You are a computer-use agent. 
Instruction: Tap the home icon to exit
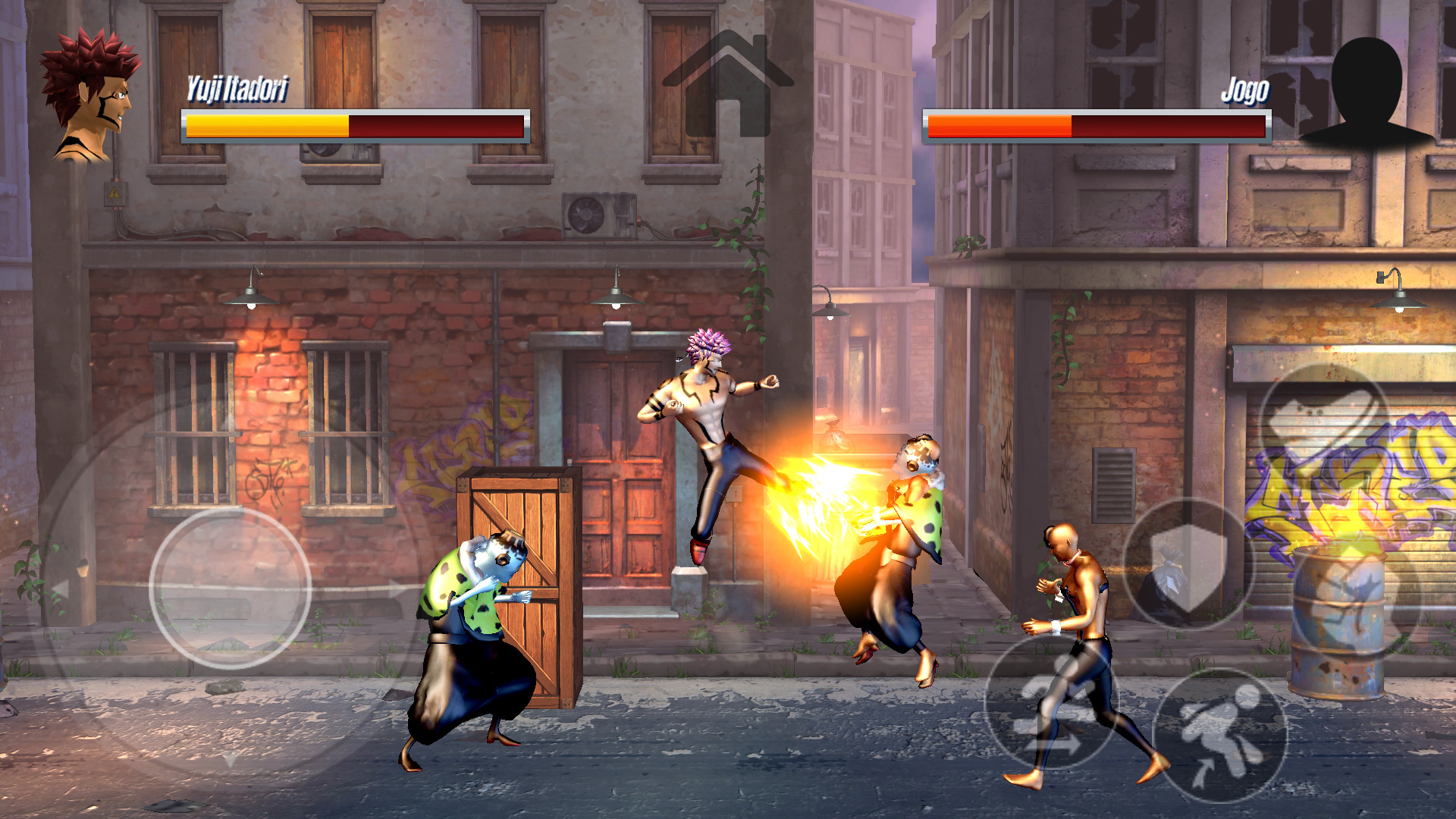coord(727,85)
